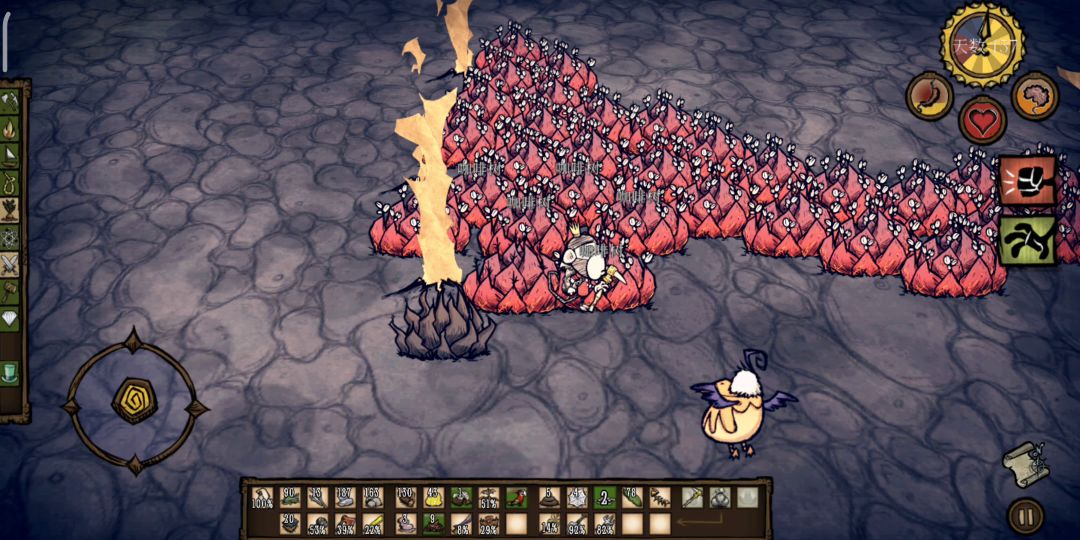This screenshot has width=1080, height=540.
Task: Select the atom Science crafting tab
Action: pos(12,237)
